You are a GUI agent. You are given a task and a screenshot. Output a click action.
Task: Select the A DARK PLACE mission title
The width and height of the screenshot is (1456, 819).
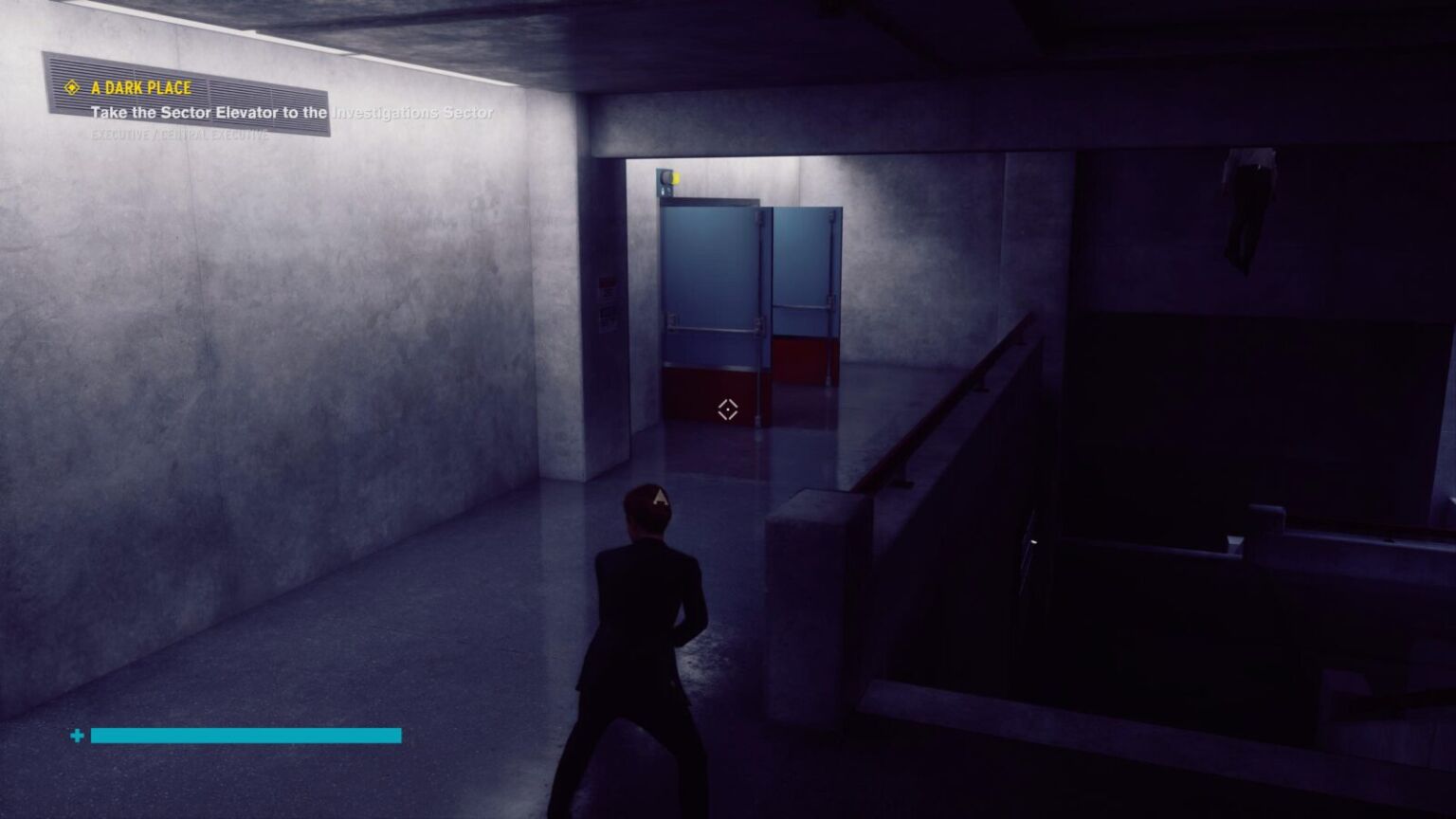click(138, 88)
